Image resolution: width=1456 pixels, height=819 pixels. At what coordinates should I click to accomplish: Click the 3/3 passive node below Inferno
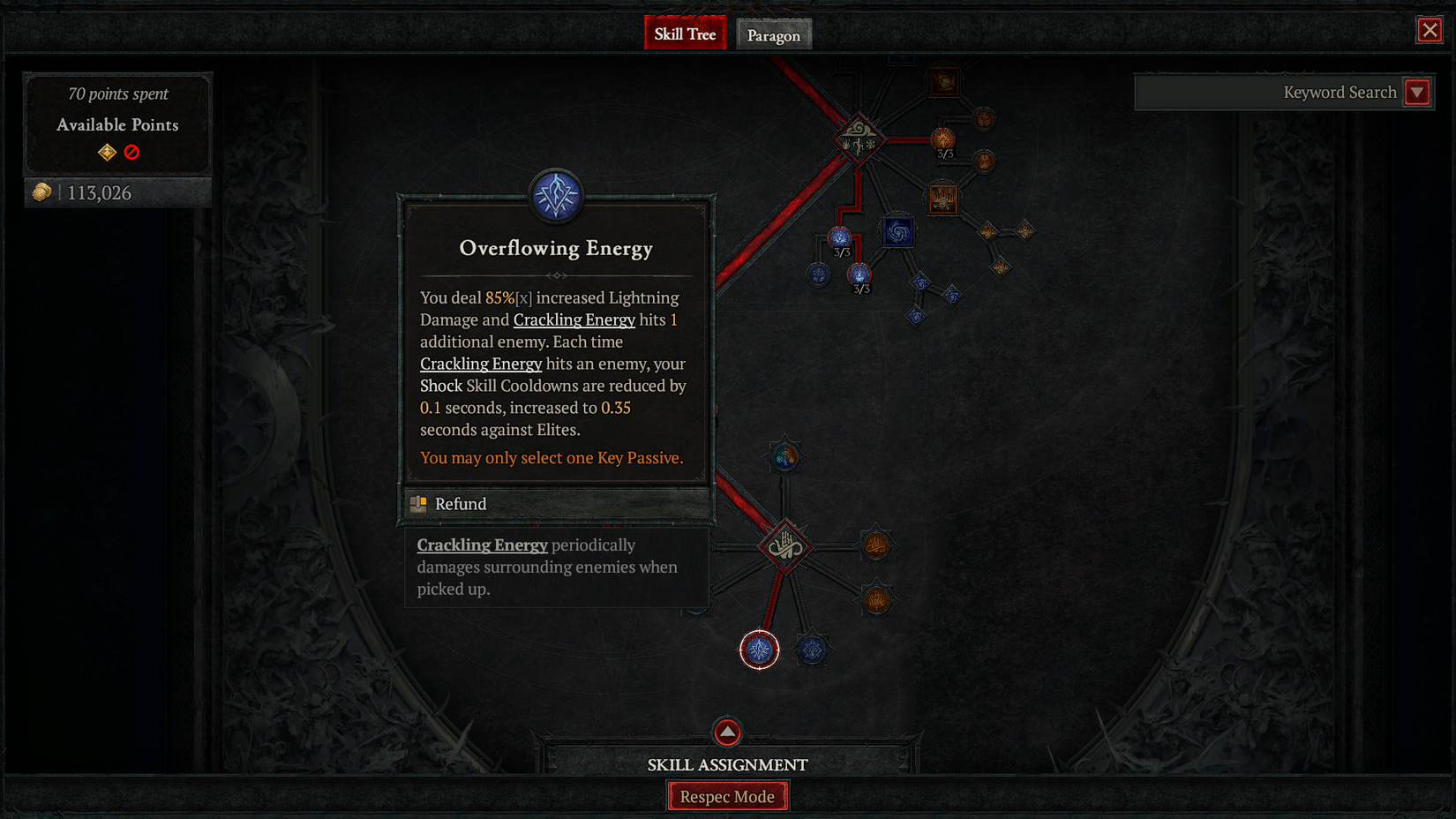(942, 139)
